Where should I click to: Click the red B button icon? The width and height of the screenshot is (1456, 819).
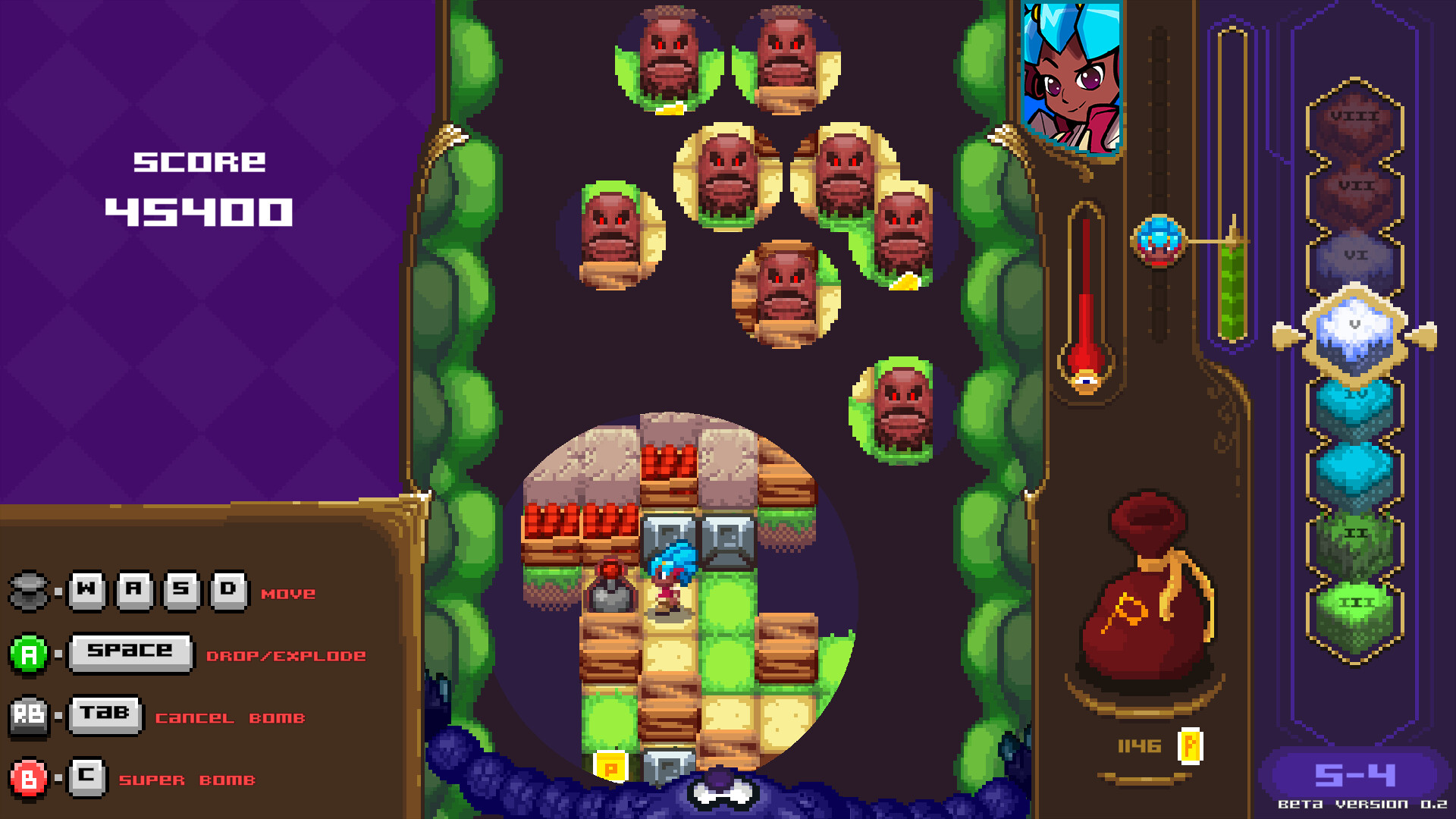(x=29, y=777)
